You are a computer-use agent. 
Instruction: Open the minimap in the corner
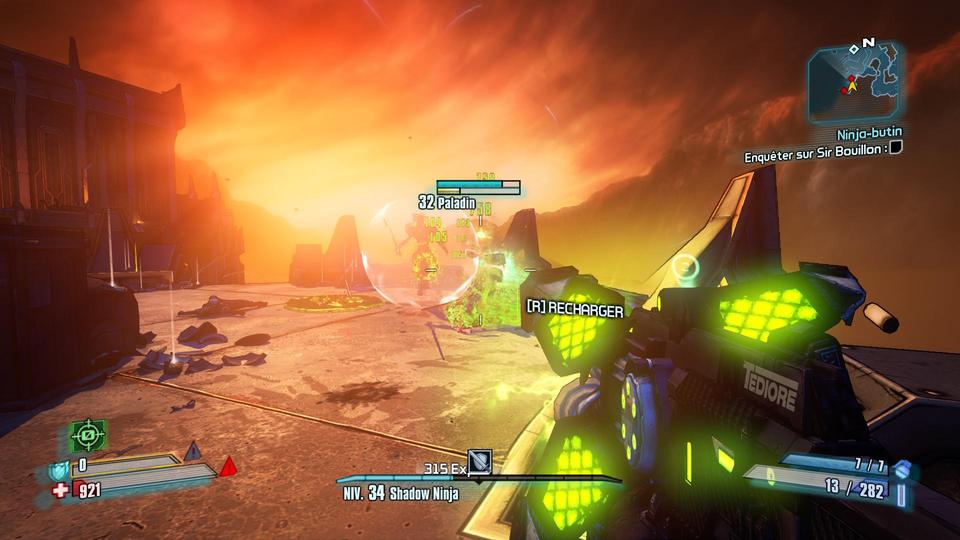[x=856, y=80]
